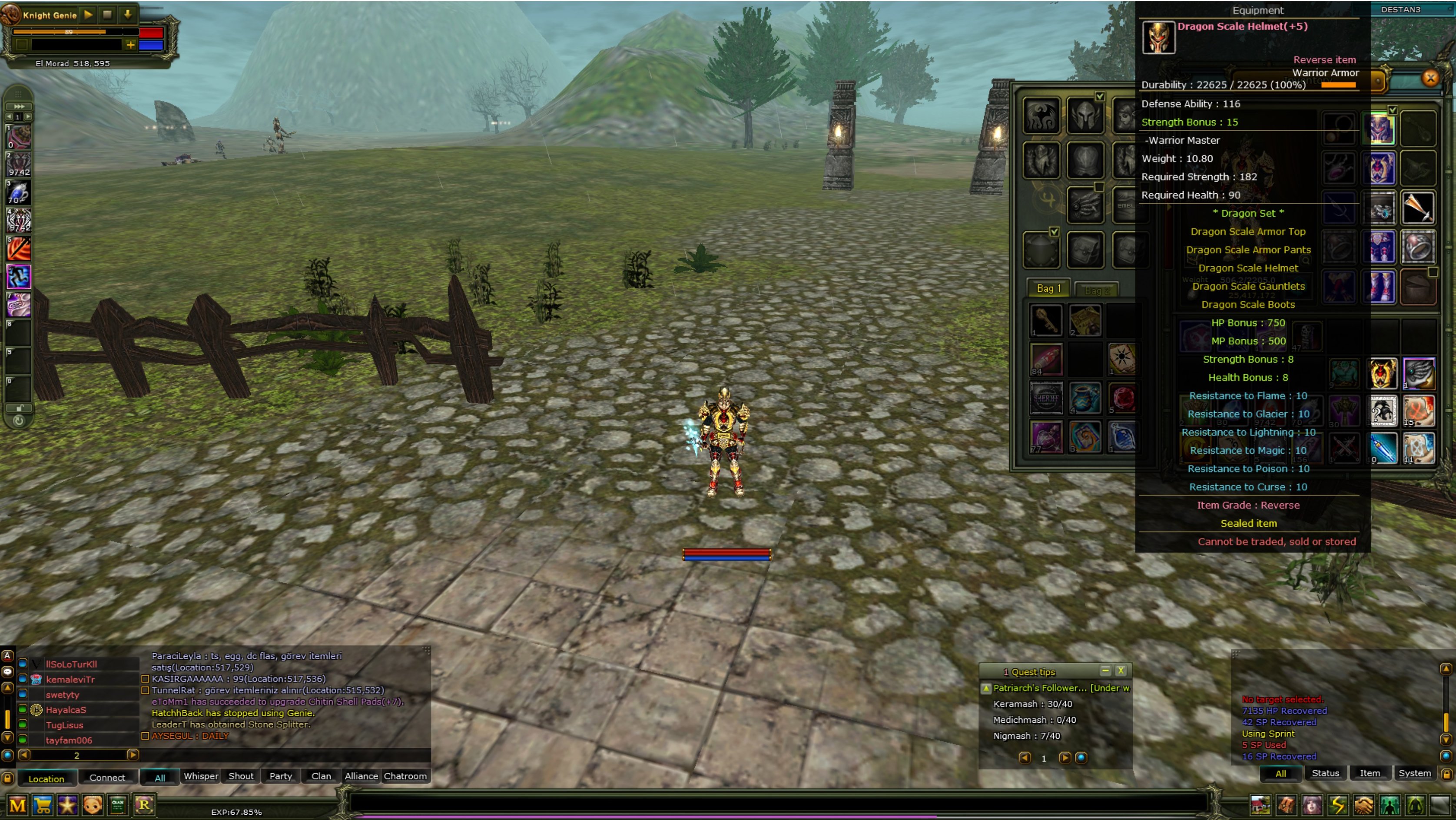Open the Whisper chat tab
This screenshot has height=820, width=1456.
tap(201, 777)
